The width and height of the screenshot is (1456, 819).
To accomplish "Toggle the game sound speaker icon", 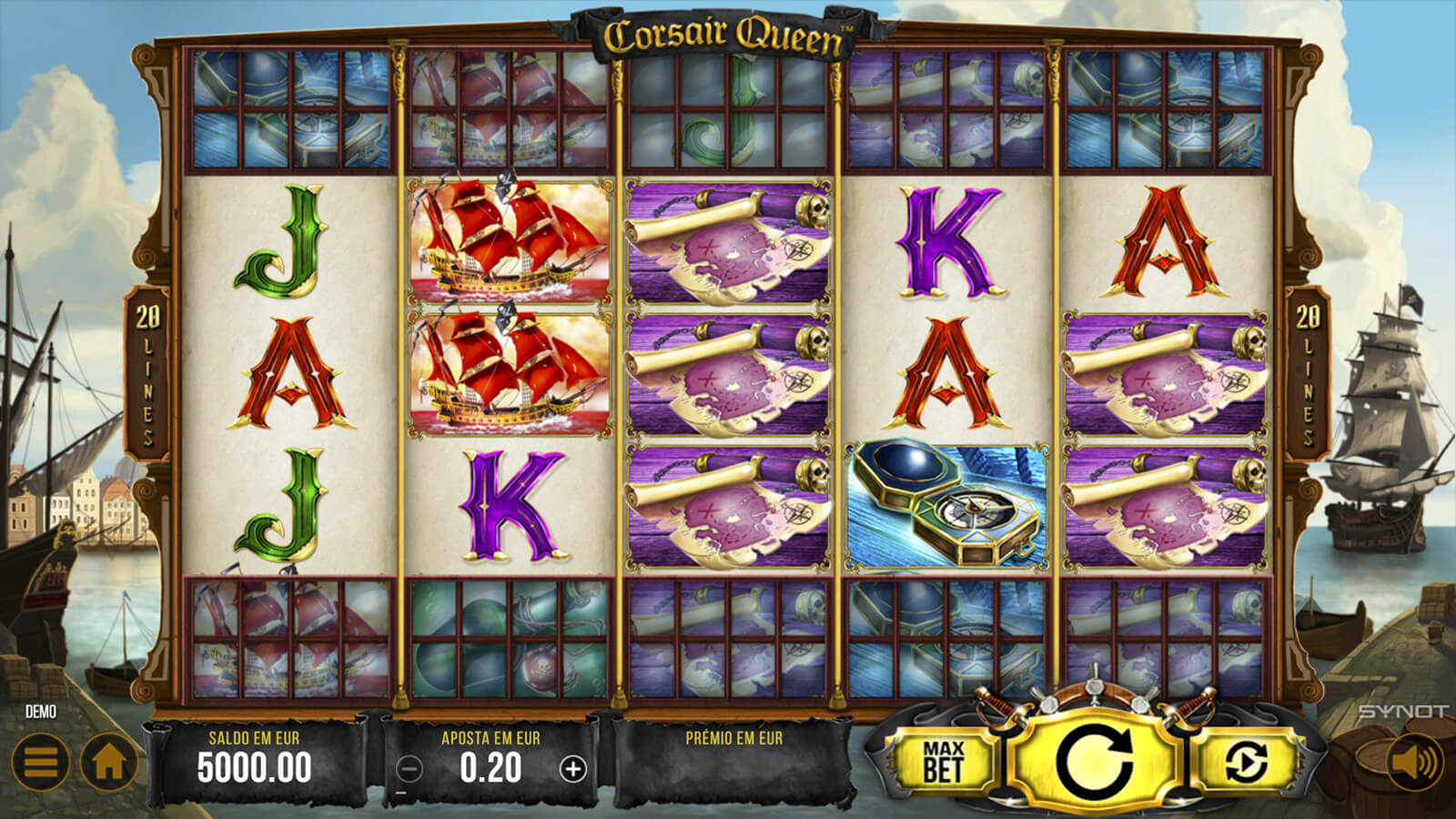I will click(x=1413, y=762).
